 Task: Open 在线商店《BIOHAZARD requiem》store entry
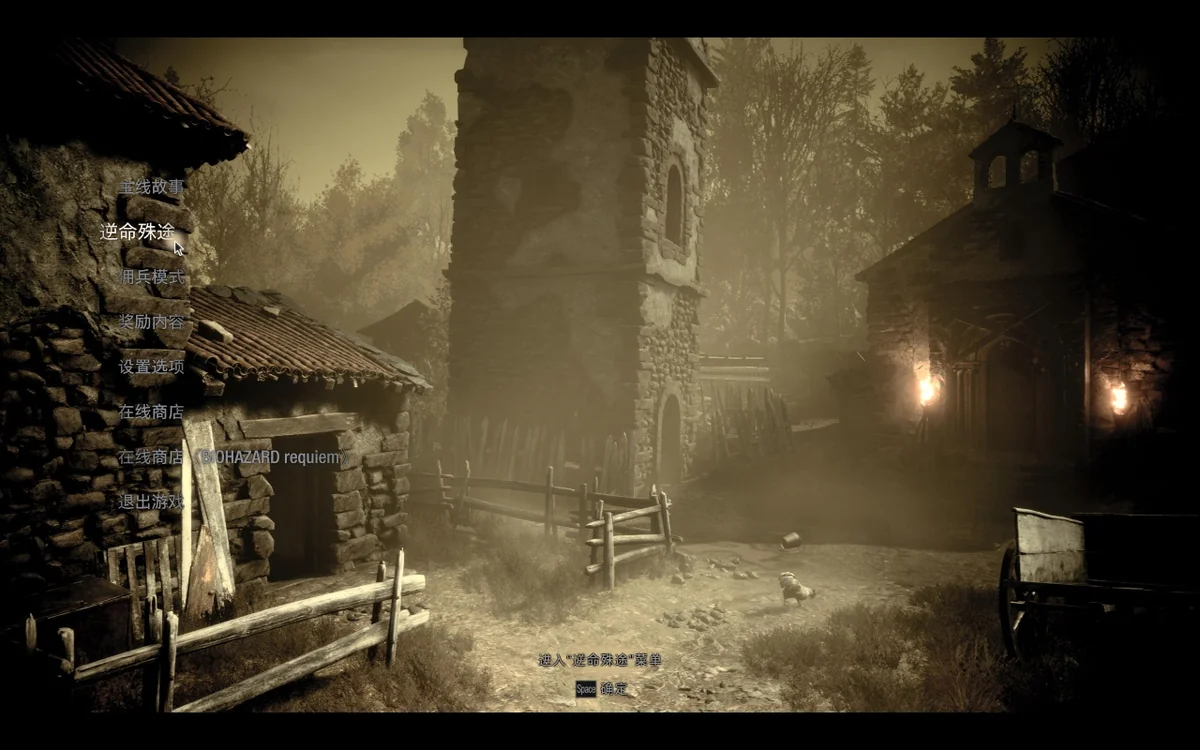230,457
